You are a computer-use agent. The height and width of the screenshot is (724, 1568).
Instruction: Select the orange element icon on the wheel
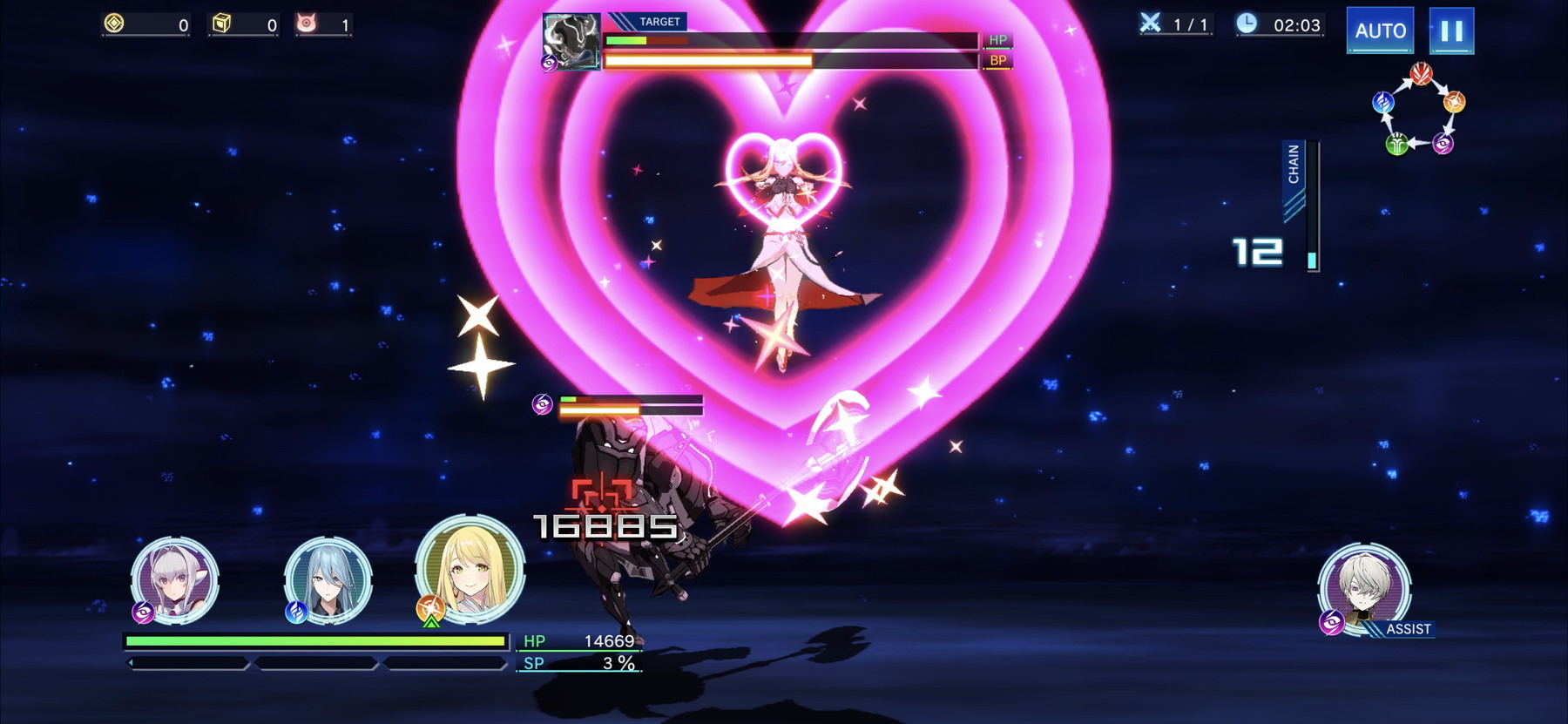click(x=1454, y=102)
